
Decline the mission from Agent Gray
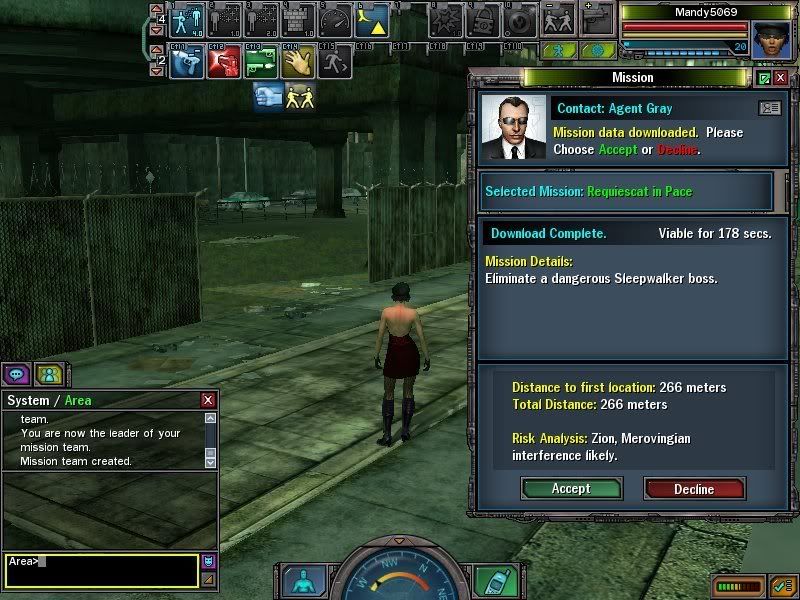pyautogui.click(x=694, y=488)
